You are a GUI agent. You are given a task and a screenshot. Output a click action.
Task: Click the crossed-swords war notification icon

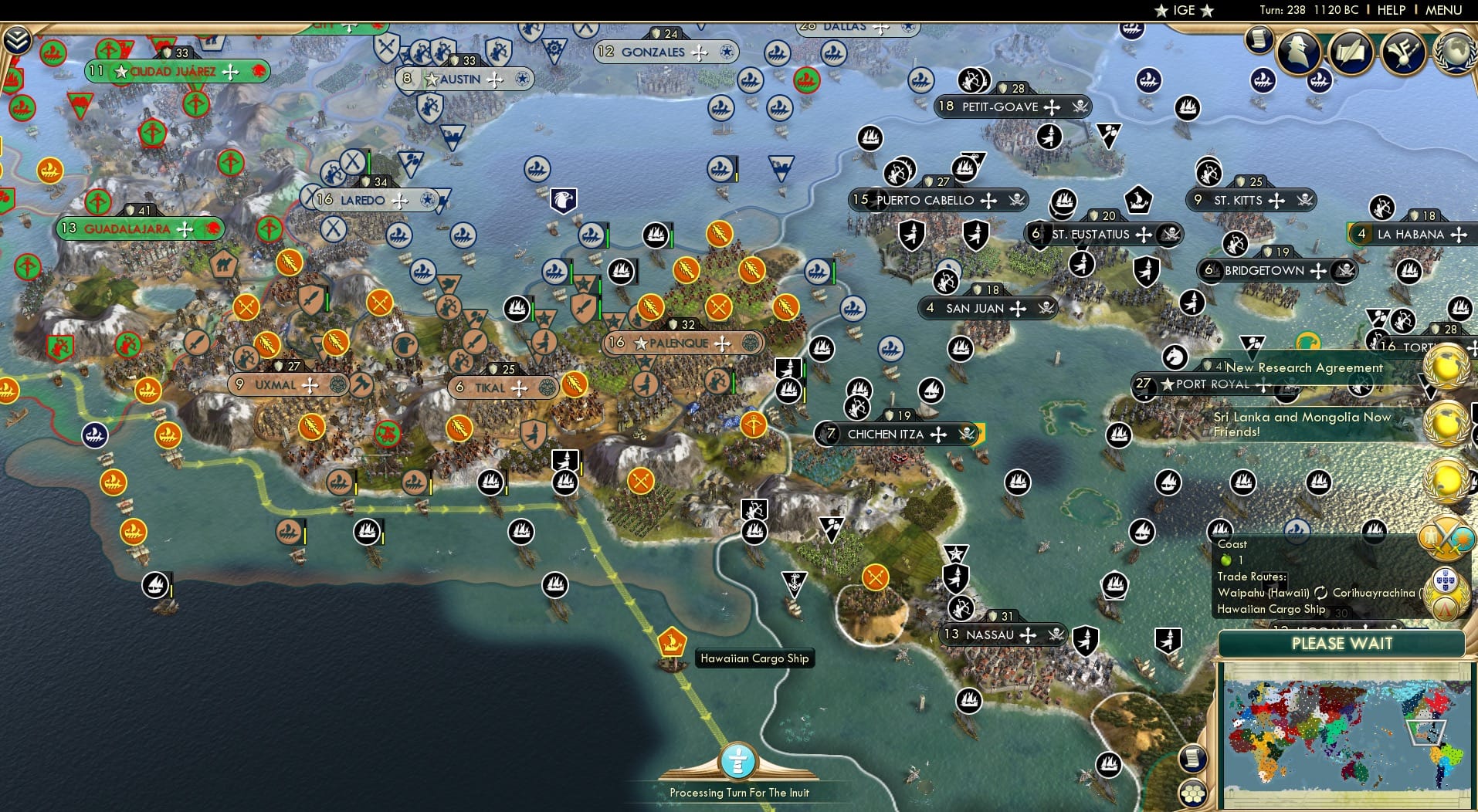click(x=1446, y=537)
